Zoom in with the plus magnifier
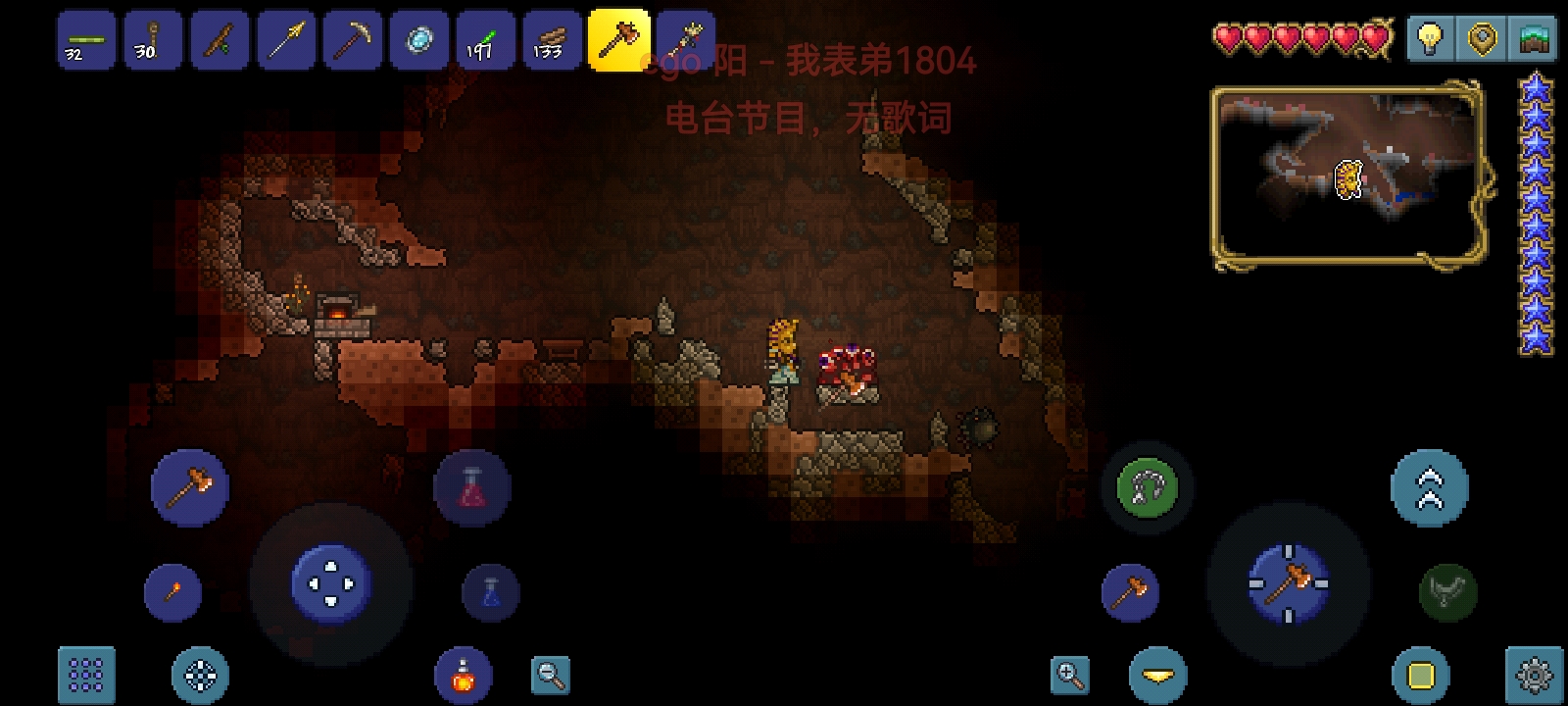This screenshot has width=1568, height=706. click(x=1069, y=675)
